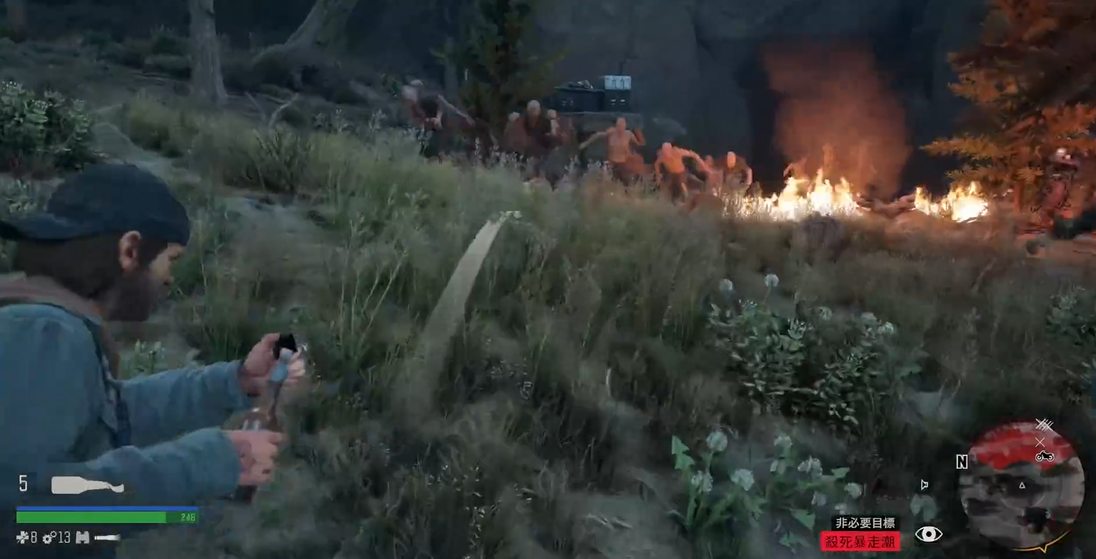The height and width of the screenshot is (559, 1096).
Task: Select the molotov bottle weapon icon
Action: click(x=88, y=486)
